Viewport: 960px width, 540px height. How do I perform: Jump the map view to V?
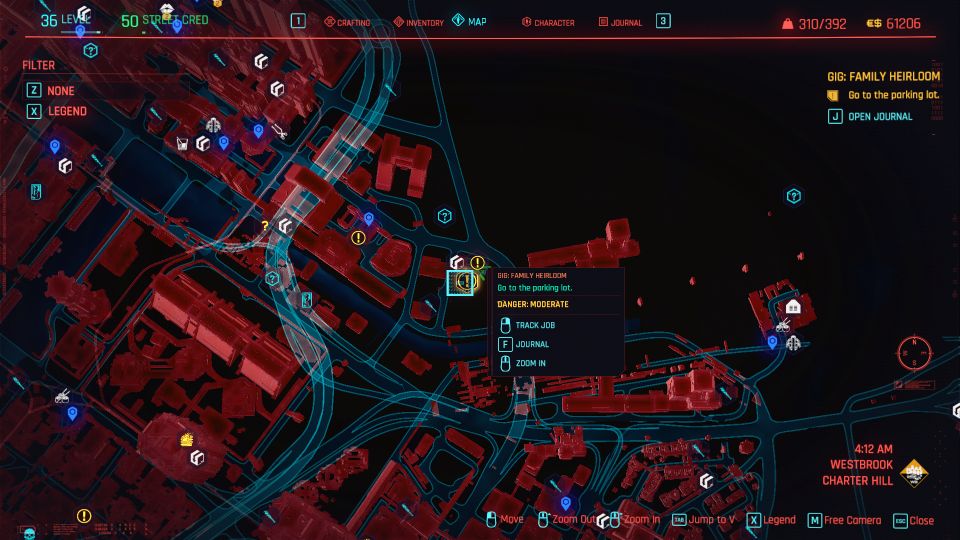pos(710,520)
